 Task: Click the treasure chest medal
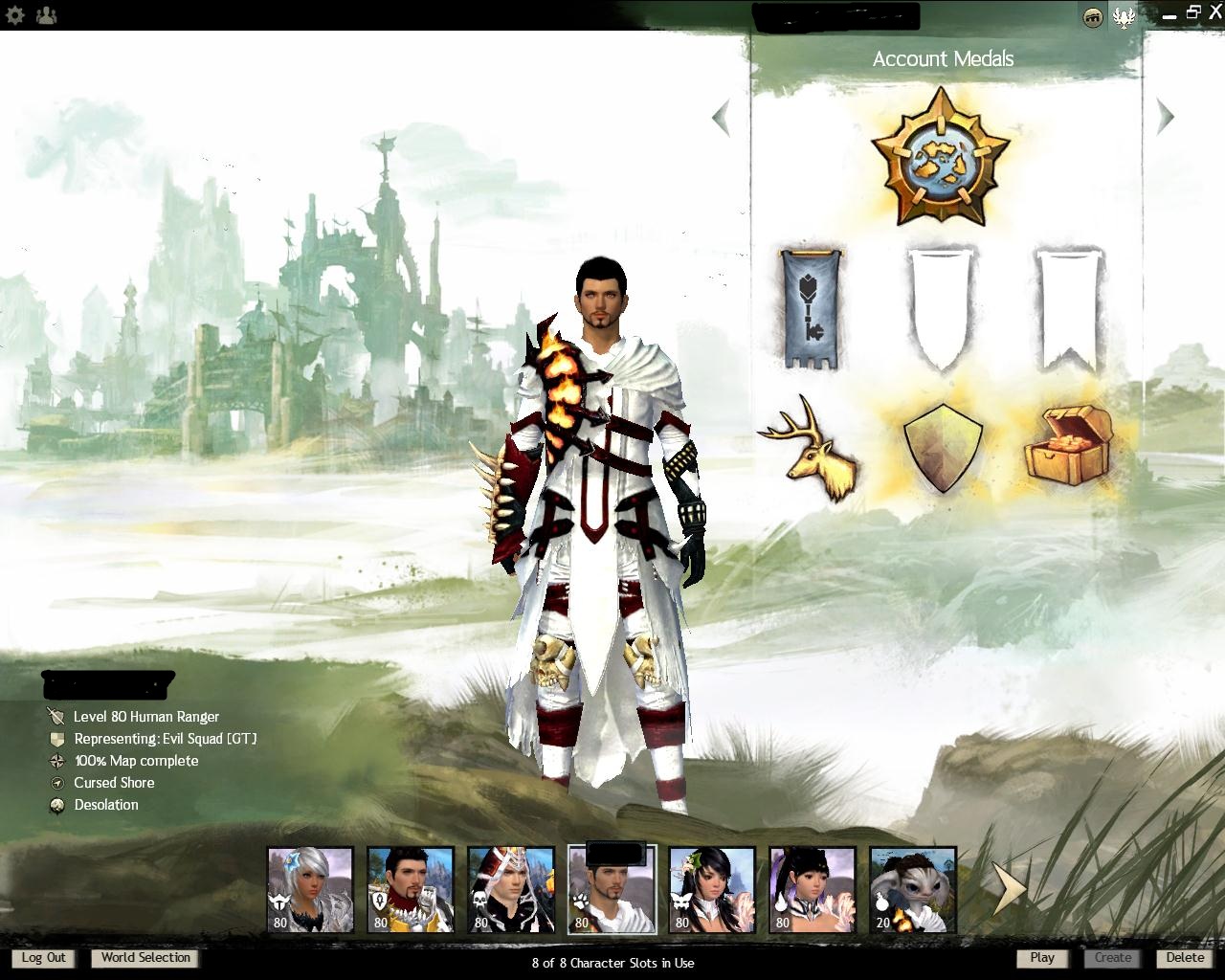pyautogui.click(x=1070, y=446)
